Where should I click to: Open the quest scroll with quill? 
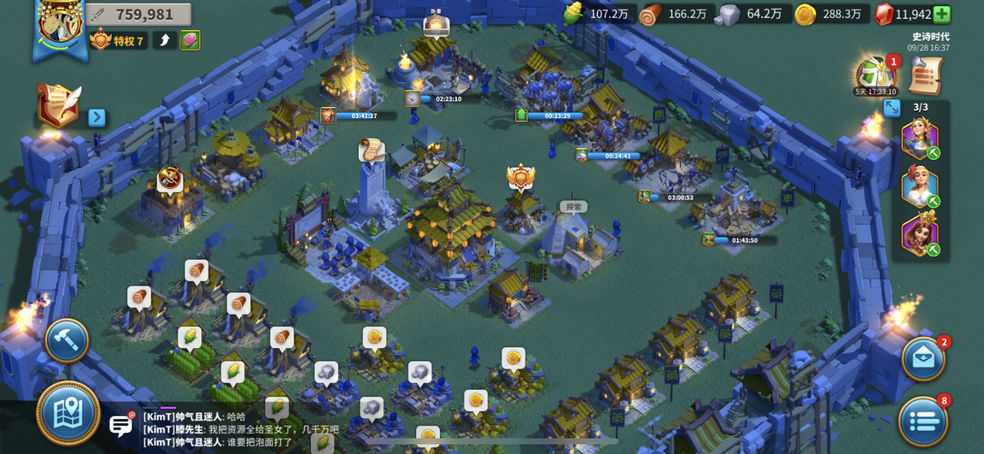click(59, 105)
